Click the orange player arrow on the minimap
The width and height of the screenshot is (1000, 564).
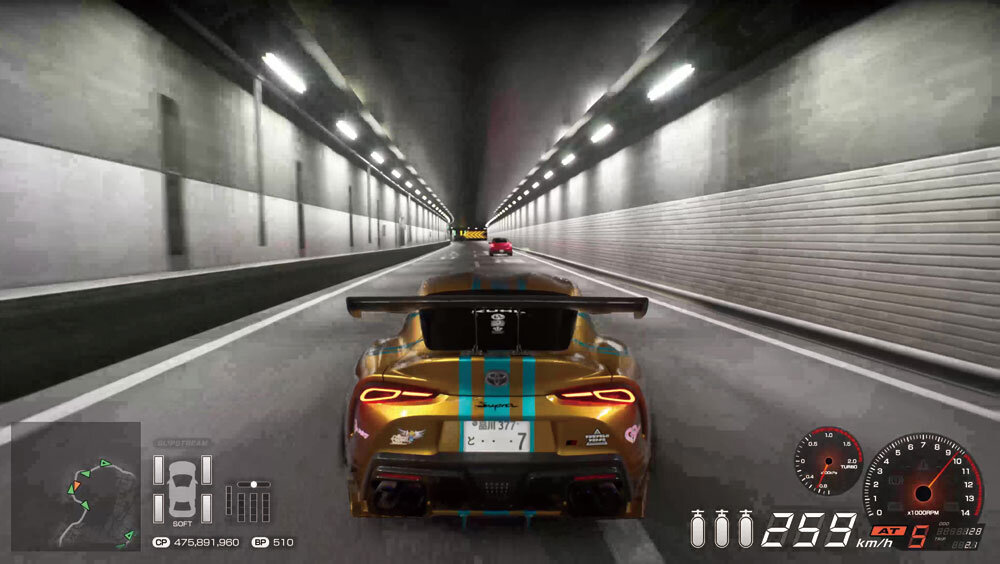(75, 487)
